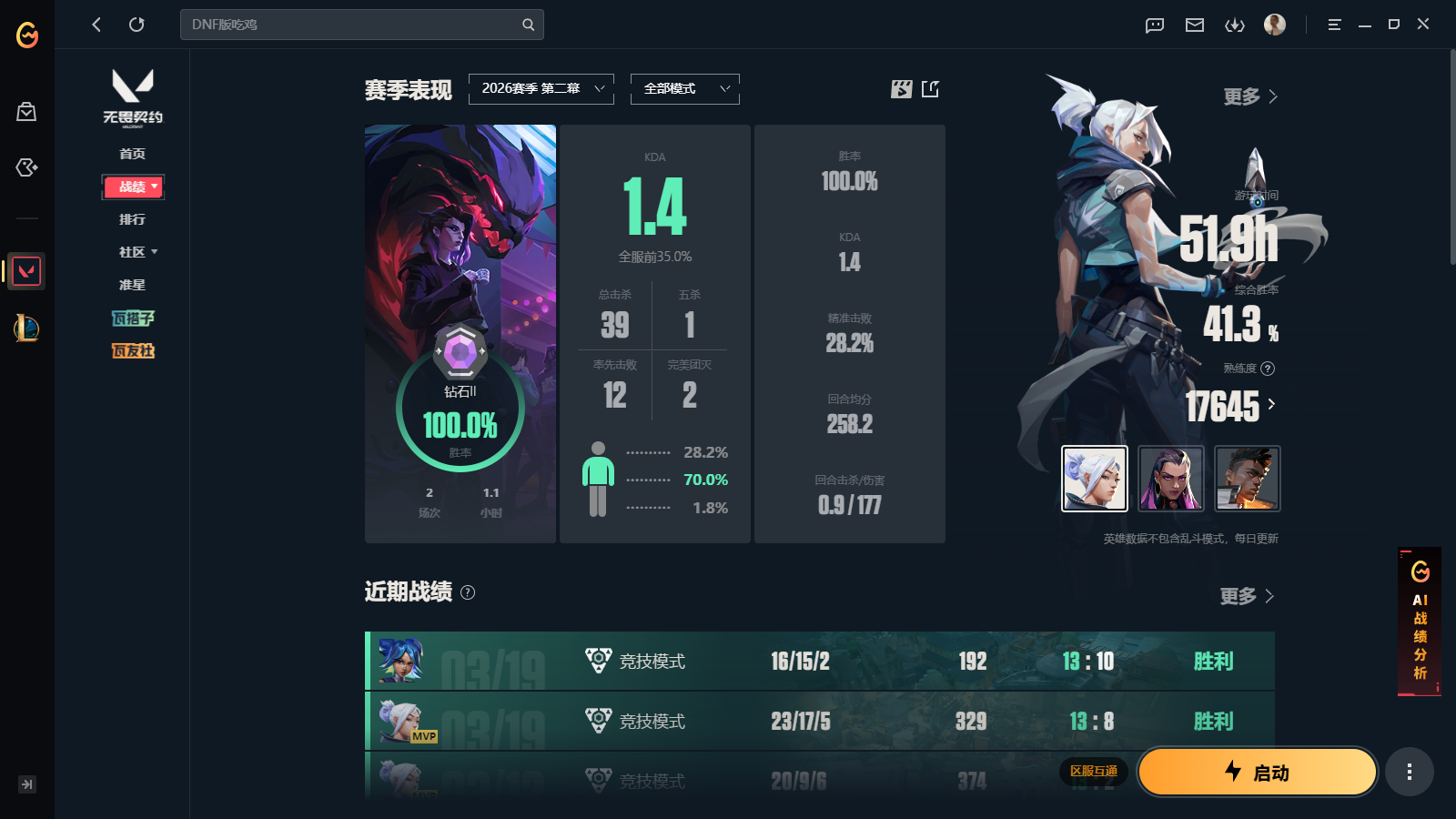Click the 启动 launch button
The height and width of the screenshot is (819, 1456).
pos(1257,772)
